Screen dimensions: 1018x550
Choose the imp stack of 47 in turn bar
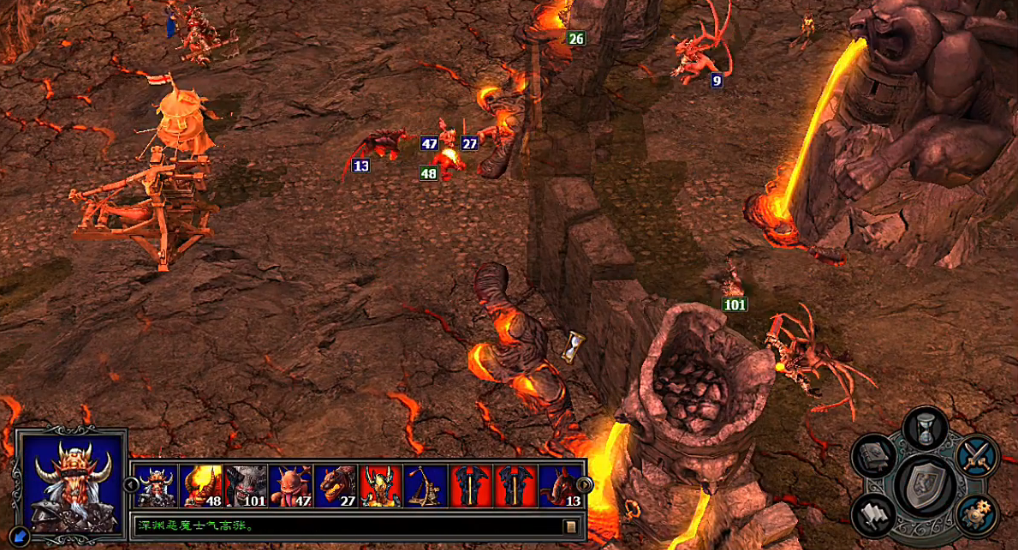pyautogui.click(x=291, y=486)
